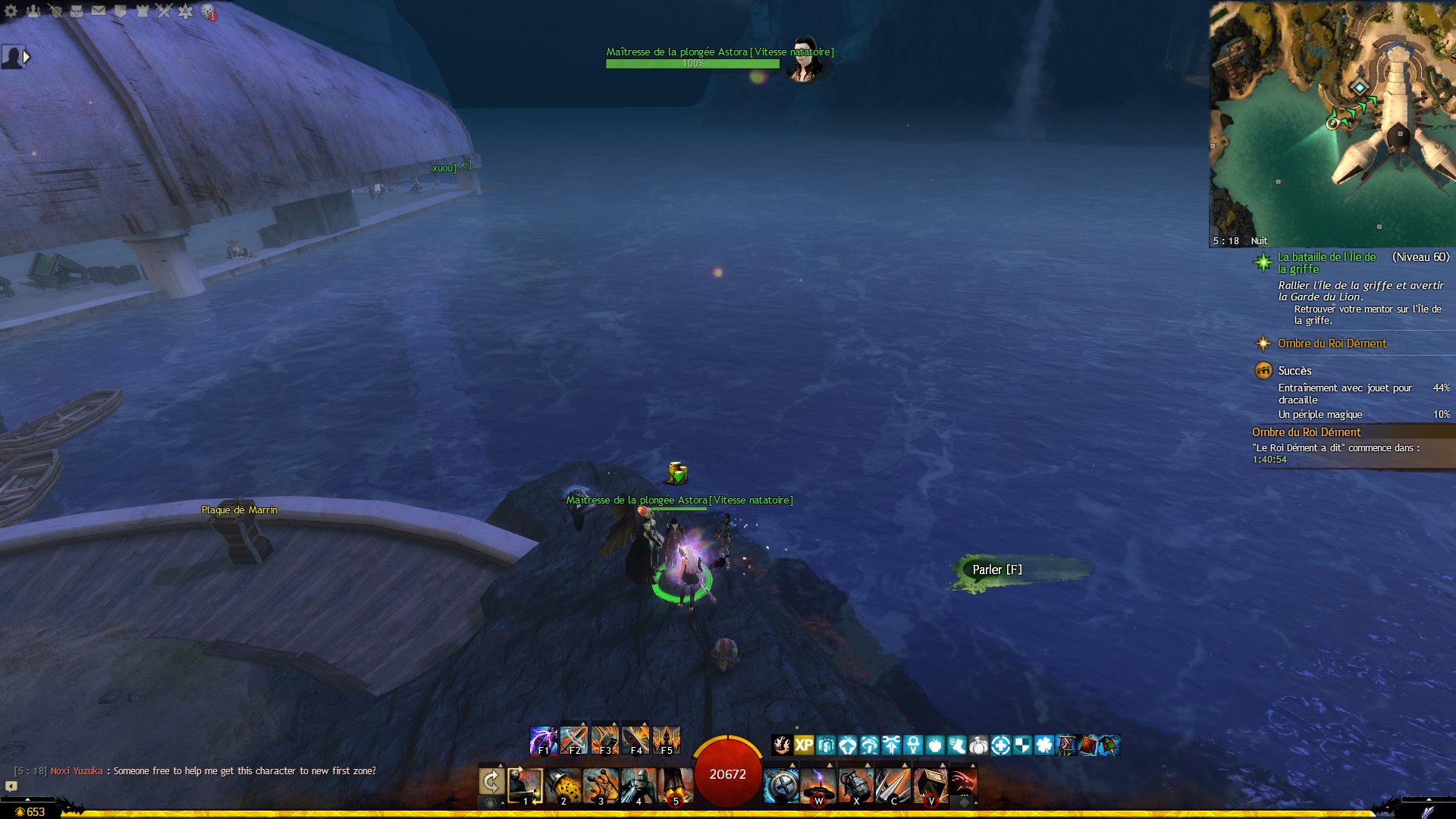Use the weapon swap arrow button
The width and height of the screenshot is (1456, 819).
click(x=491, y=782)
